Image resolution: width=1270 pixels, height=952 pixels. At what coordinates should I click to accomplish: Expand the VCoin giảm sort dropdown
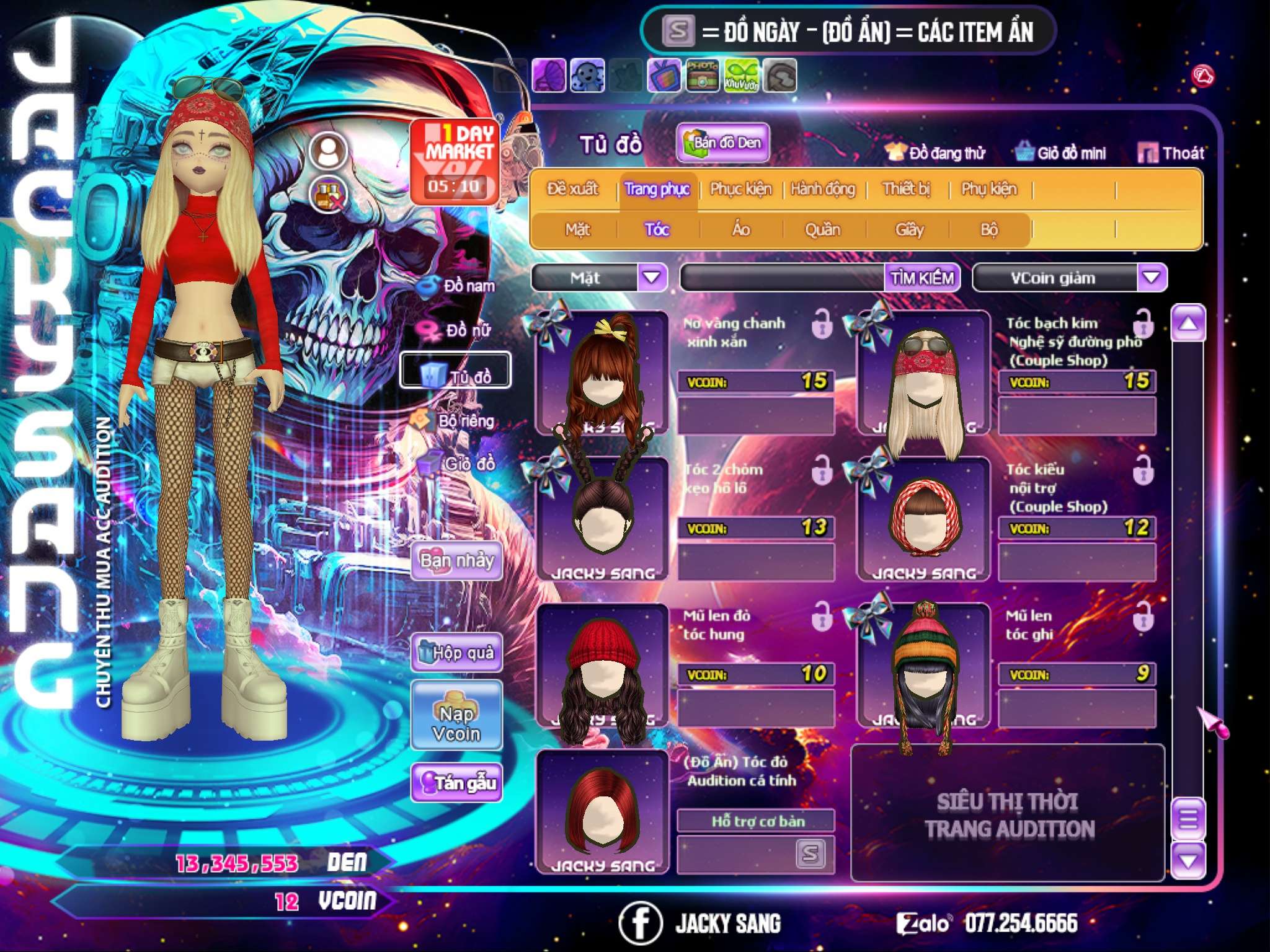(x=1152, y=278)
